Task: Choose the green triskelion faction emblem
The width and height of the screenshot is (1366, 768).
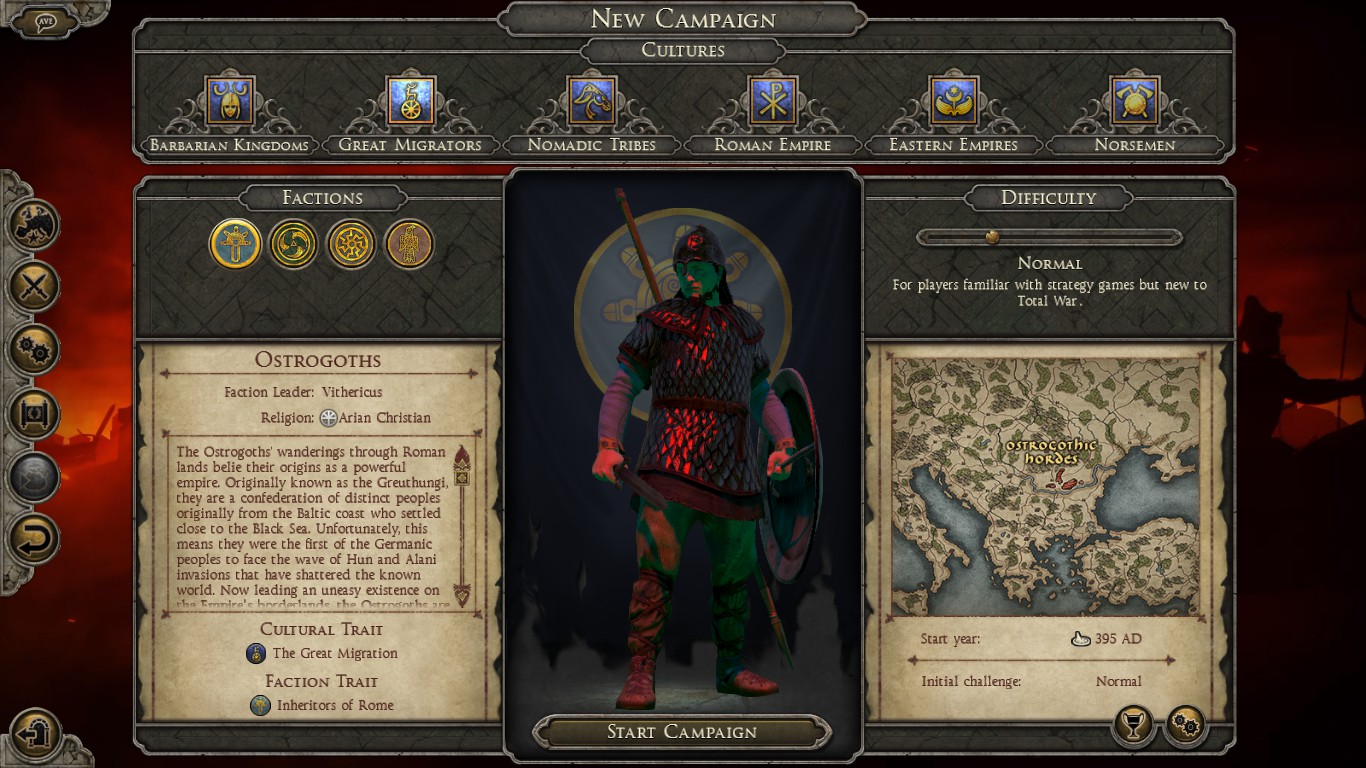Action: pyautogui.click(x=293, y=244)
